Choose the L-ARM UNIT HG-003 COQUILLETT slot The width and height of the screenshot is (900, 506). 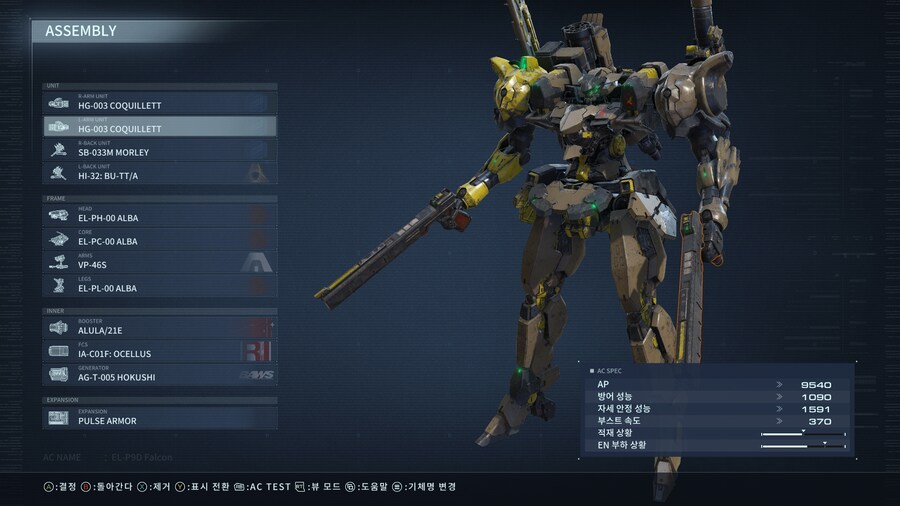click(160, 126)
